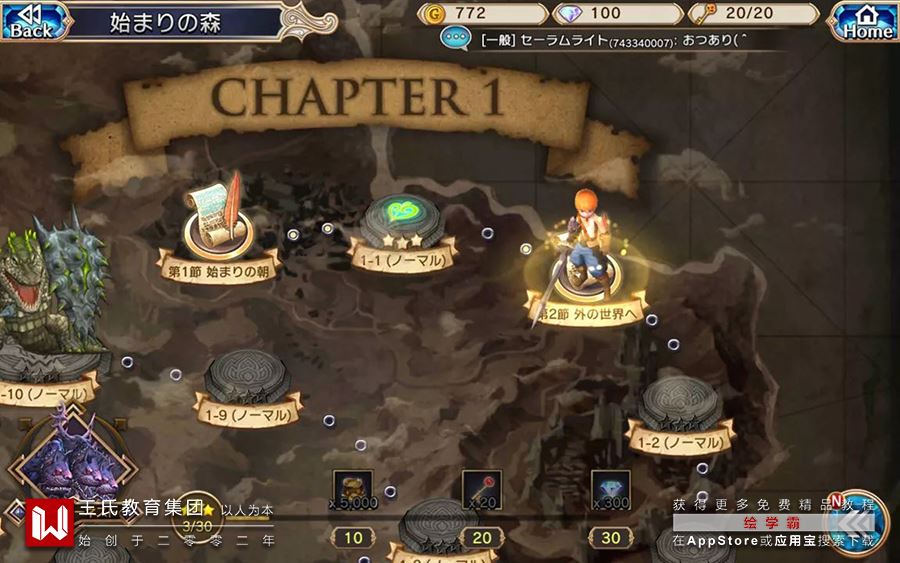Select the 第1節 始まりの朝 story node

tap(218, 232)
